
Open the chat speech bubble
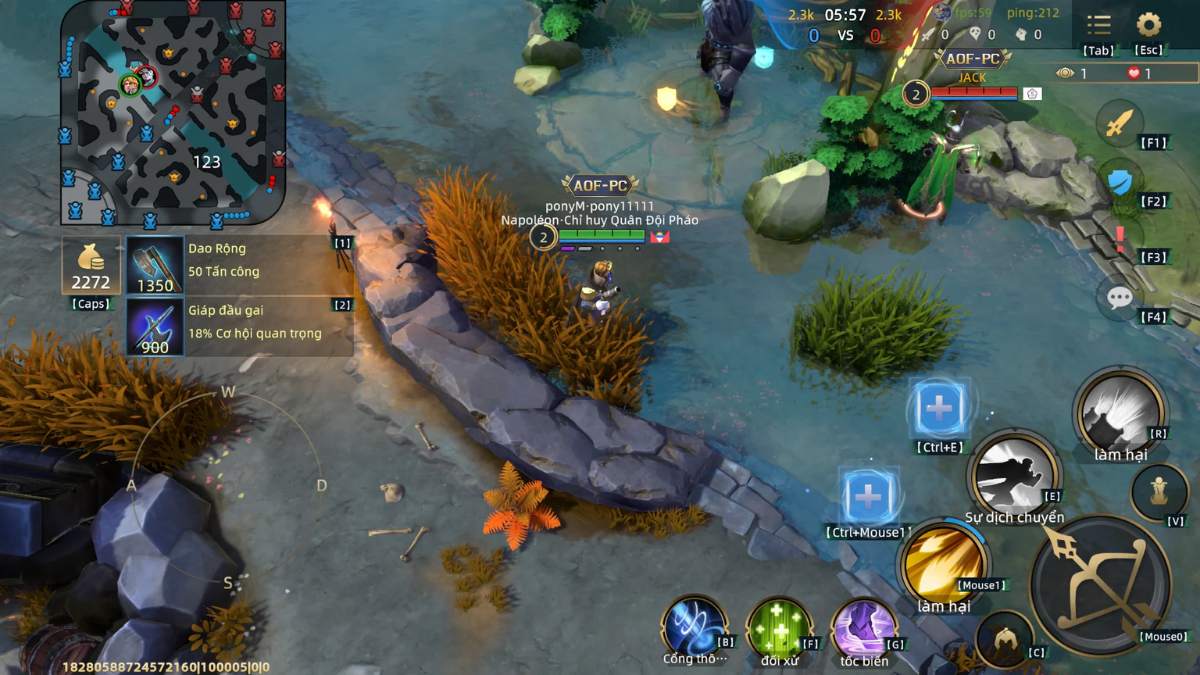(1120, 297)
